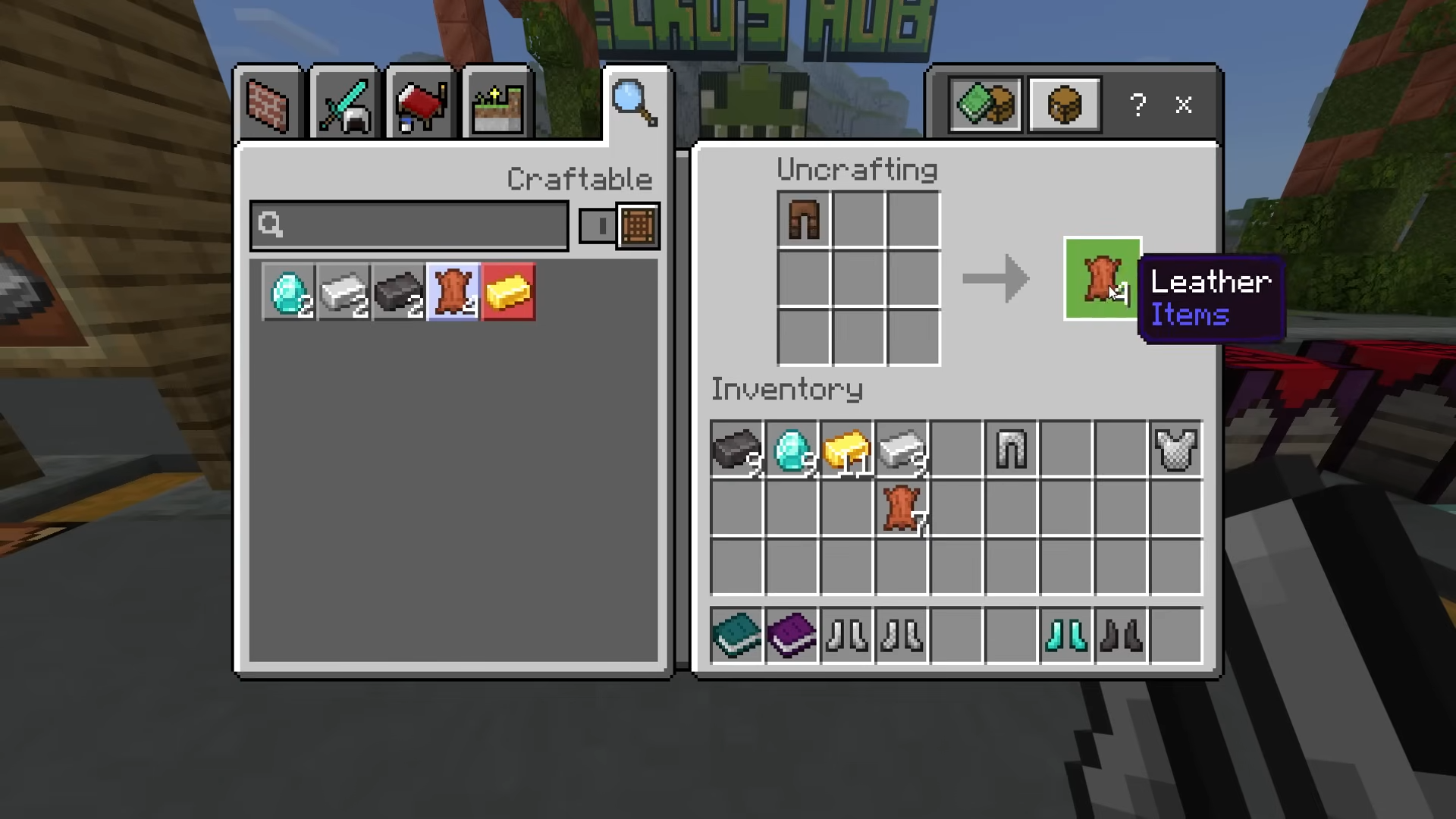Open the question mark help button
The width and height of the screenshot is (1456, 819).
point(1137,105)
